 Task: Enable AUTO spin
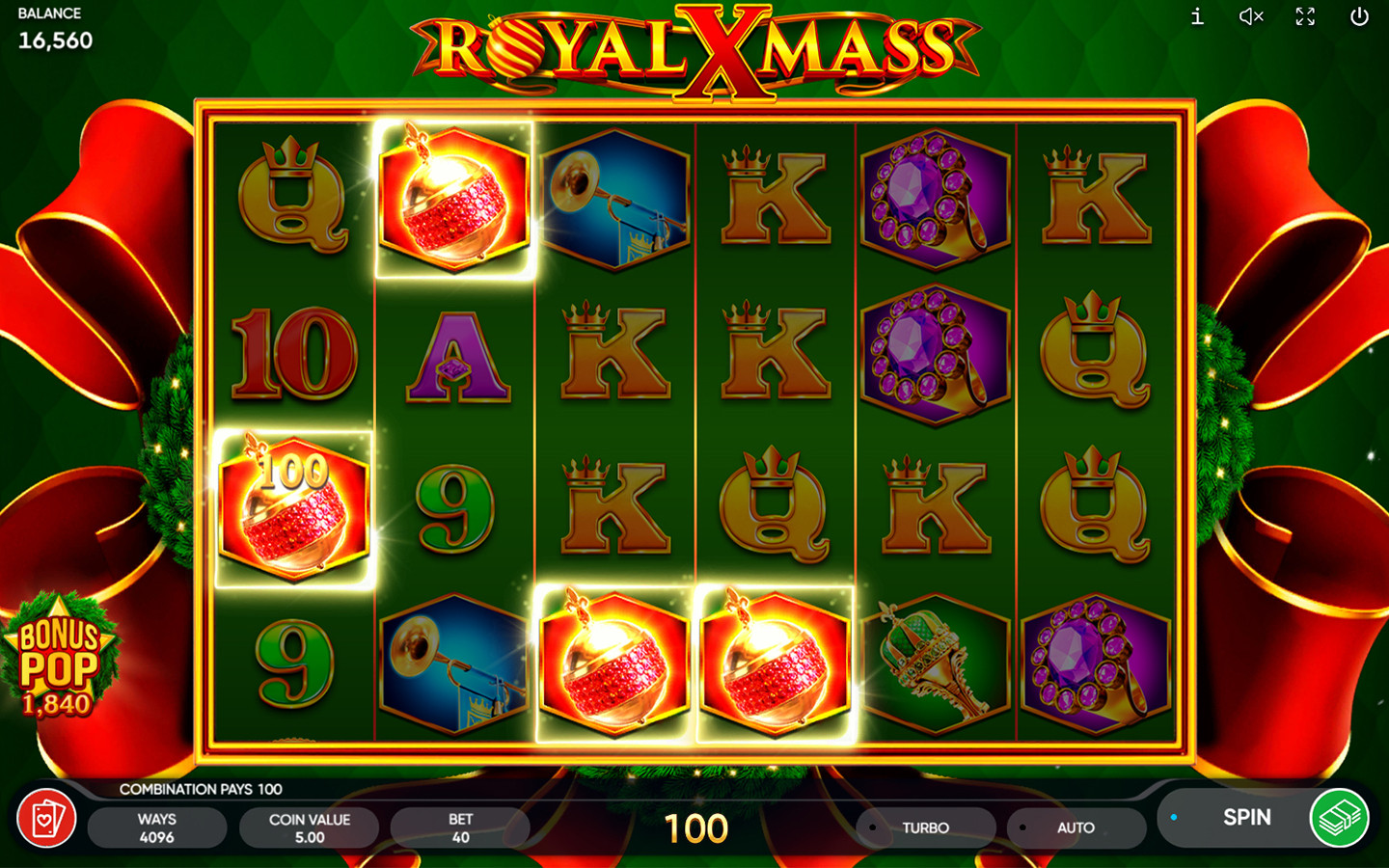1075,827
